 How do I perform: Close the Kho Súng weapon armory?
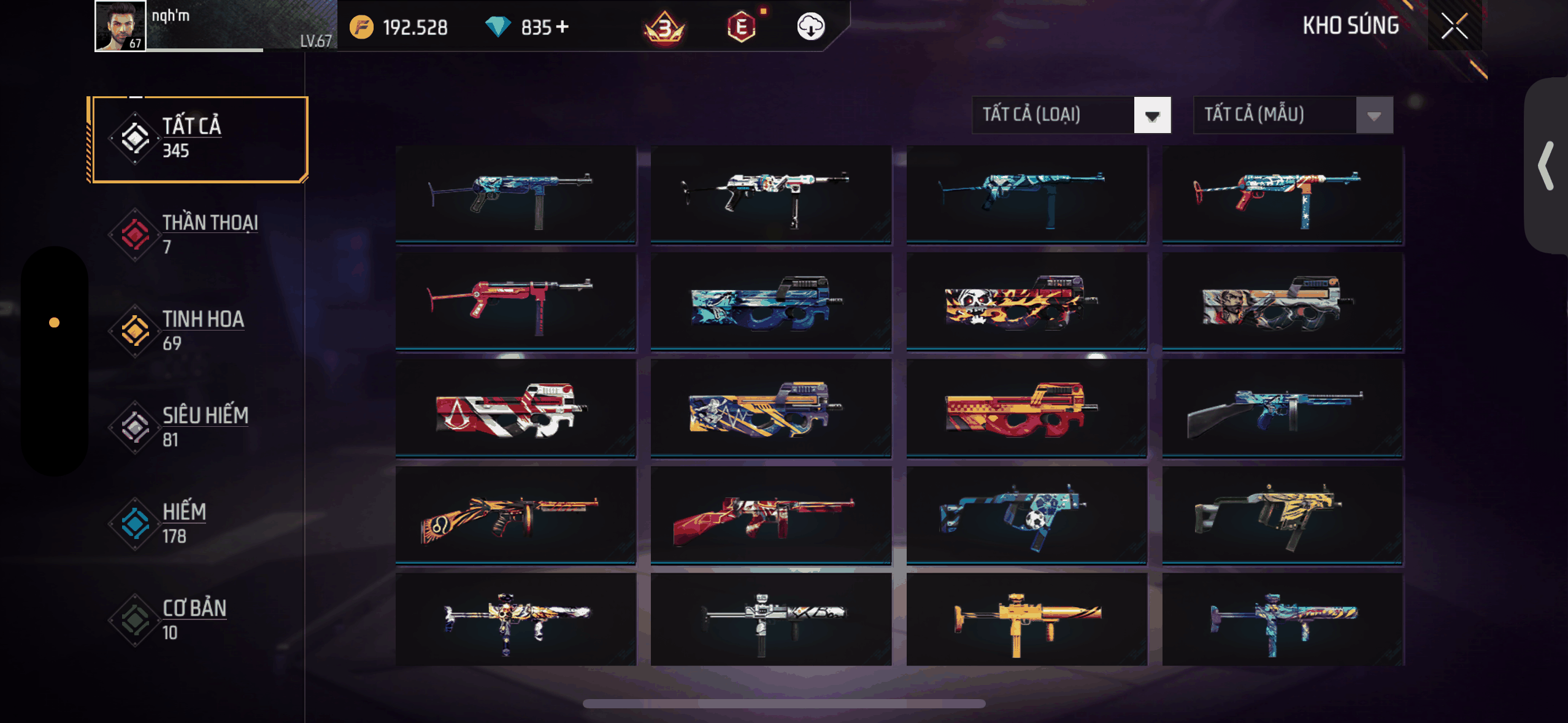tap(1454, 26)
